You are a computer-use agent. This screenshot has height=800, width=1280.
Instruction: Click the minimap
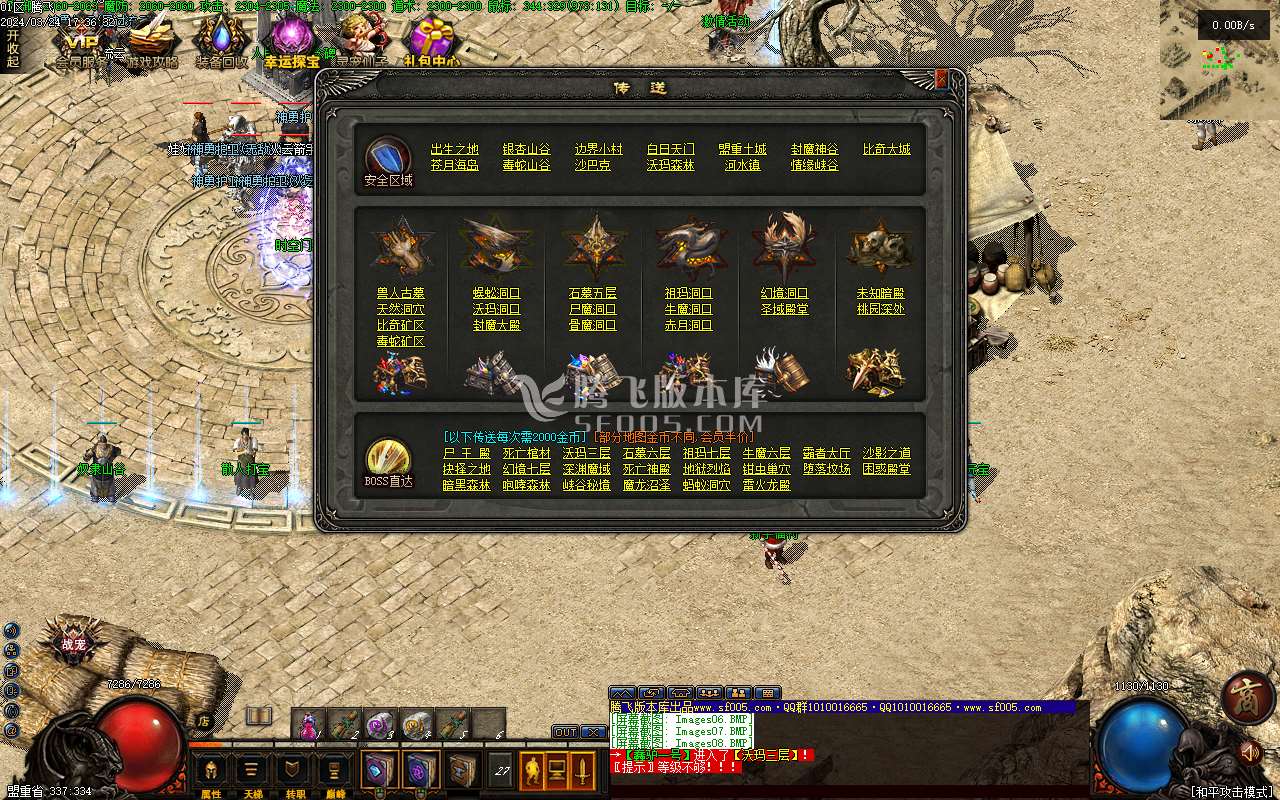[x=1219, y=60]
